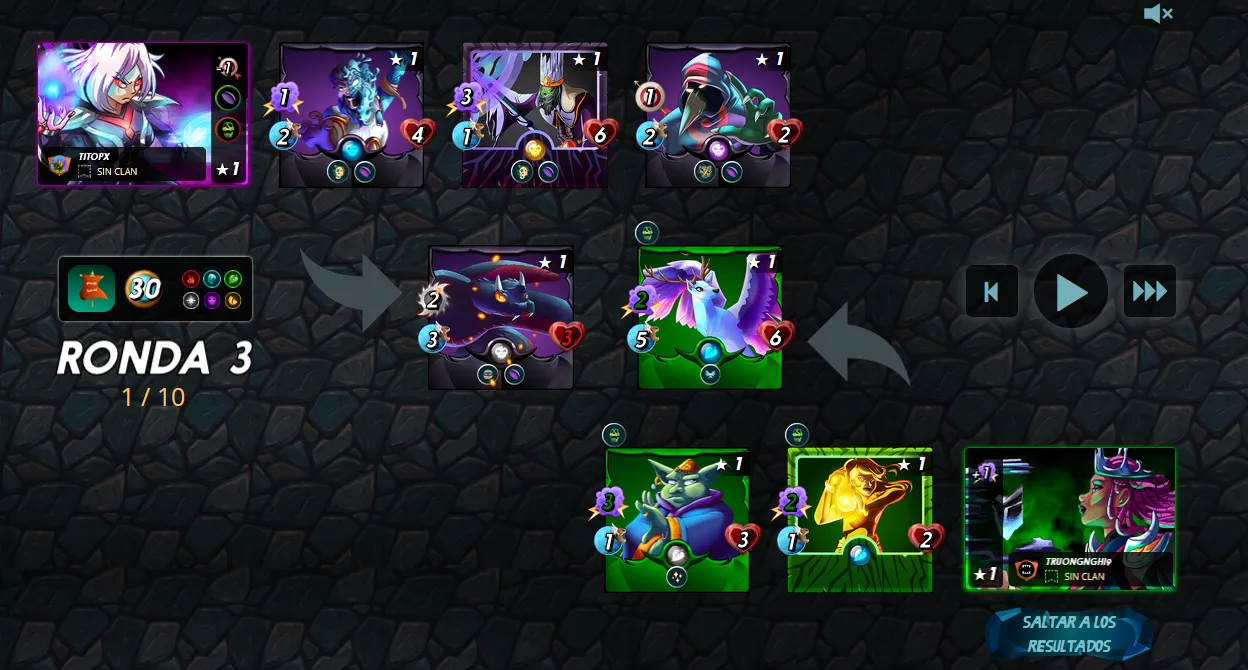Inspect the blue ghostly rider card
Viewport: 1248px width, 670px height.
point(351,114)
